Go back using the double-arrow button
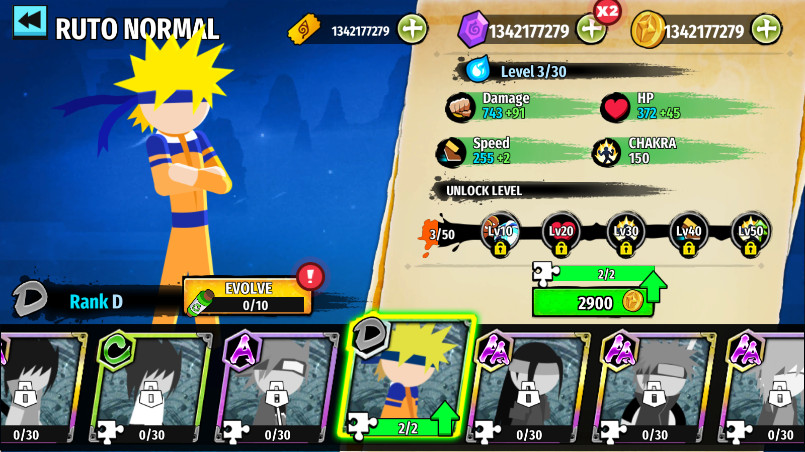Image resolution: width=805 pixels, height=452 pixels. [30, 21]
